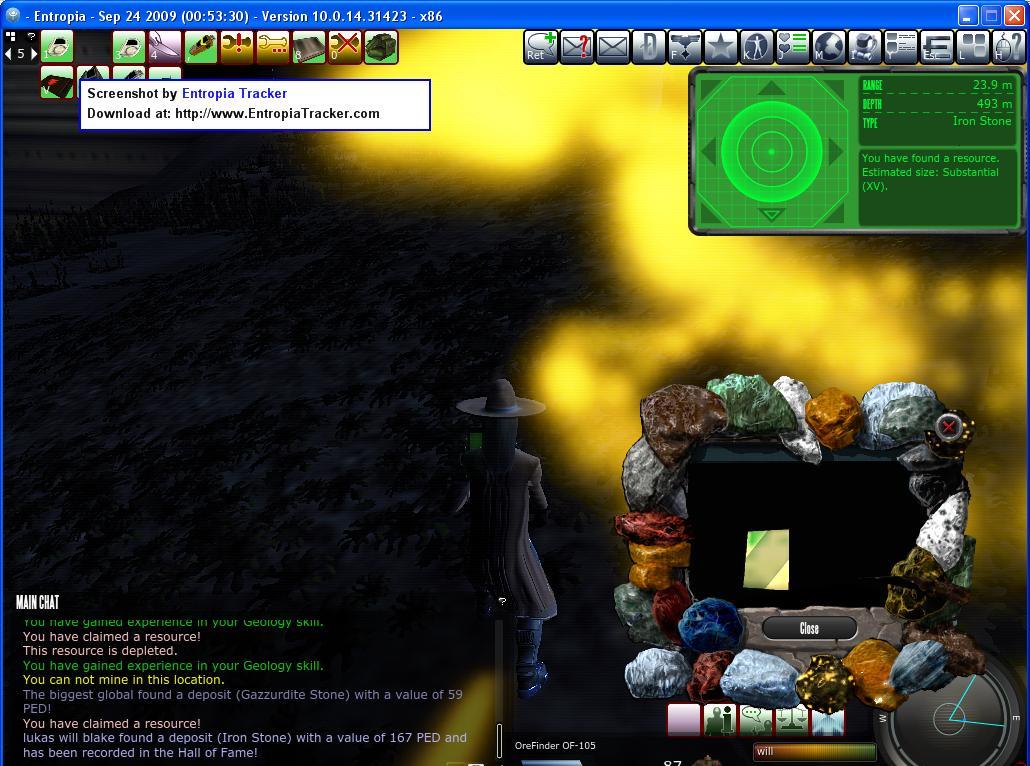Viewport: 1030px width, 766px height.
Task: Open the mouse help icon
Action: click(1007, 46)
